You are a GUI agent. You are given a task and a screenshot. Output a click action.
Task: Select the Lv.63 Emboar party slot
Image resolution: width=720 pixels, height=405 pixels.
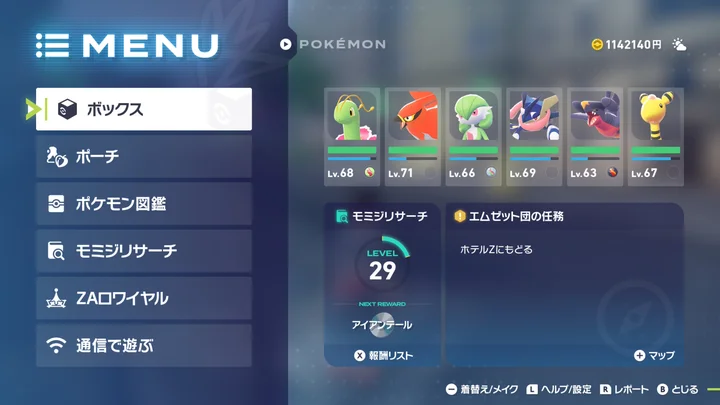click(x=594, y=135)
